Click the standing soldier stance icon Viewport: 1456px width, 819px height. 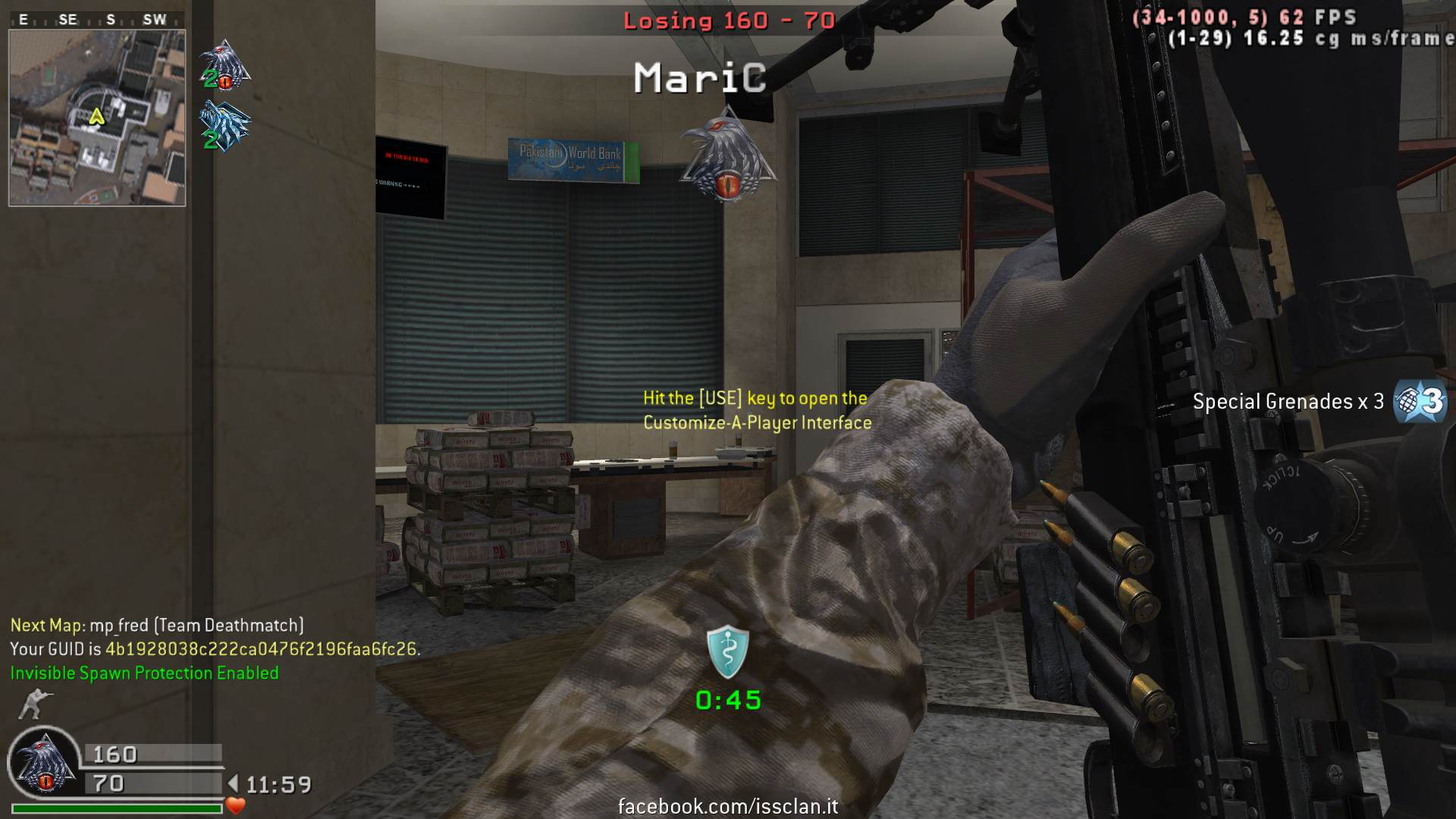pos(32,704)
